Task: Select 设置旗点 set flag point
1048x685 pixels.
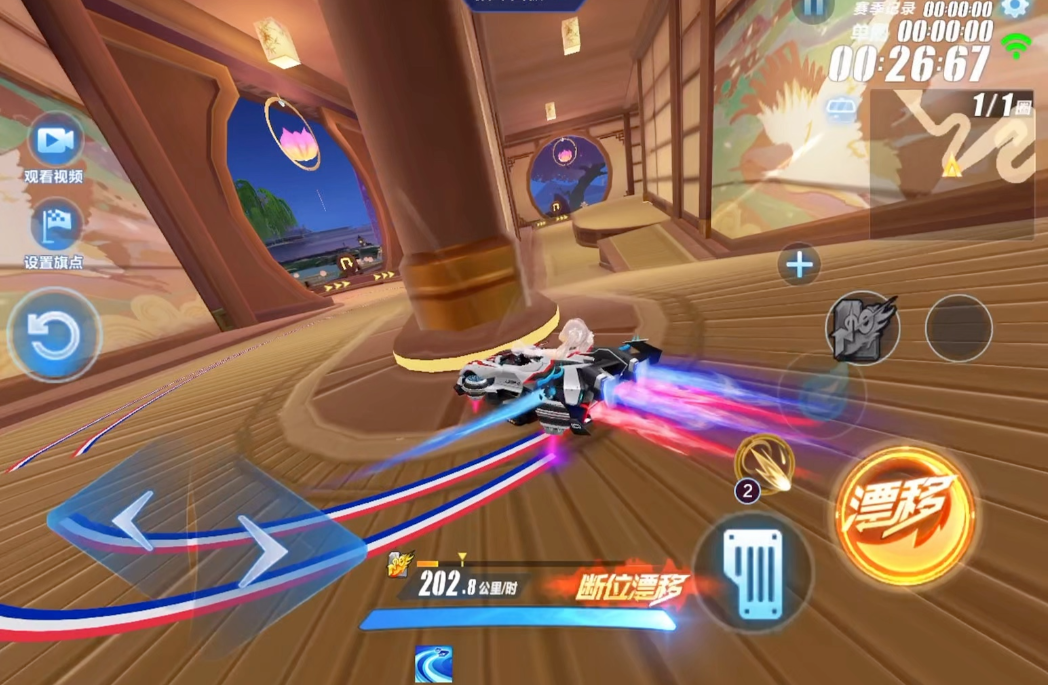Action: (54, 228)
